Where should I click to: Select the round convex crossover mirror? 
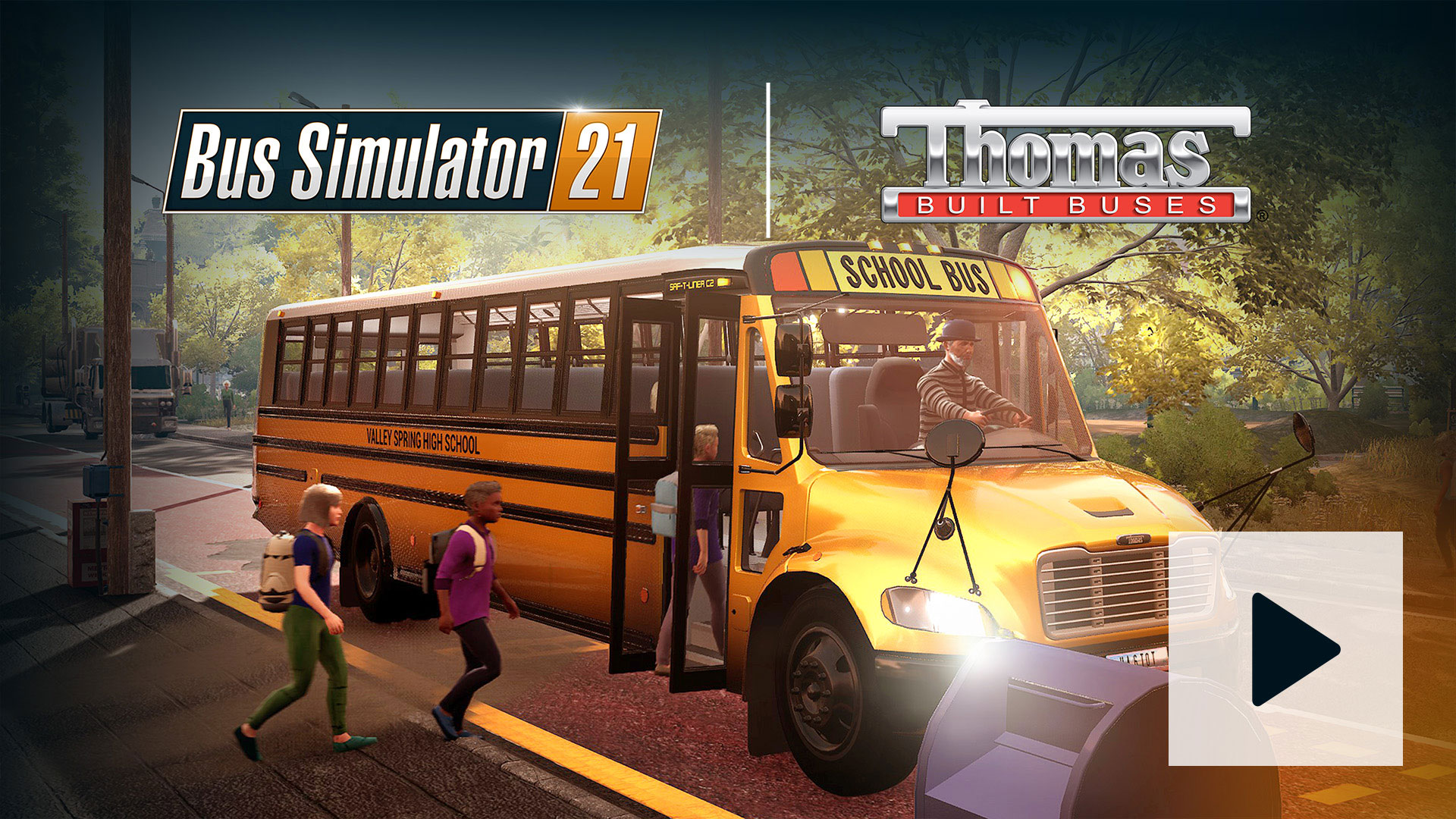954,444
